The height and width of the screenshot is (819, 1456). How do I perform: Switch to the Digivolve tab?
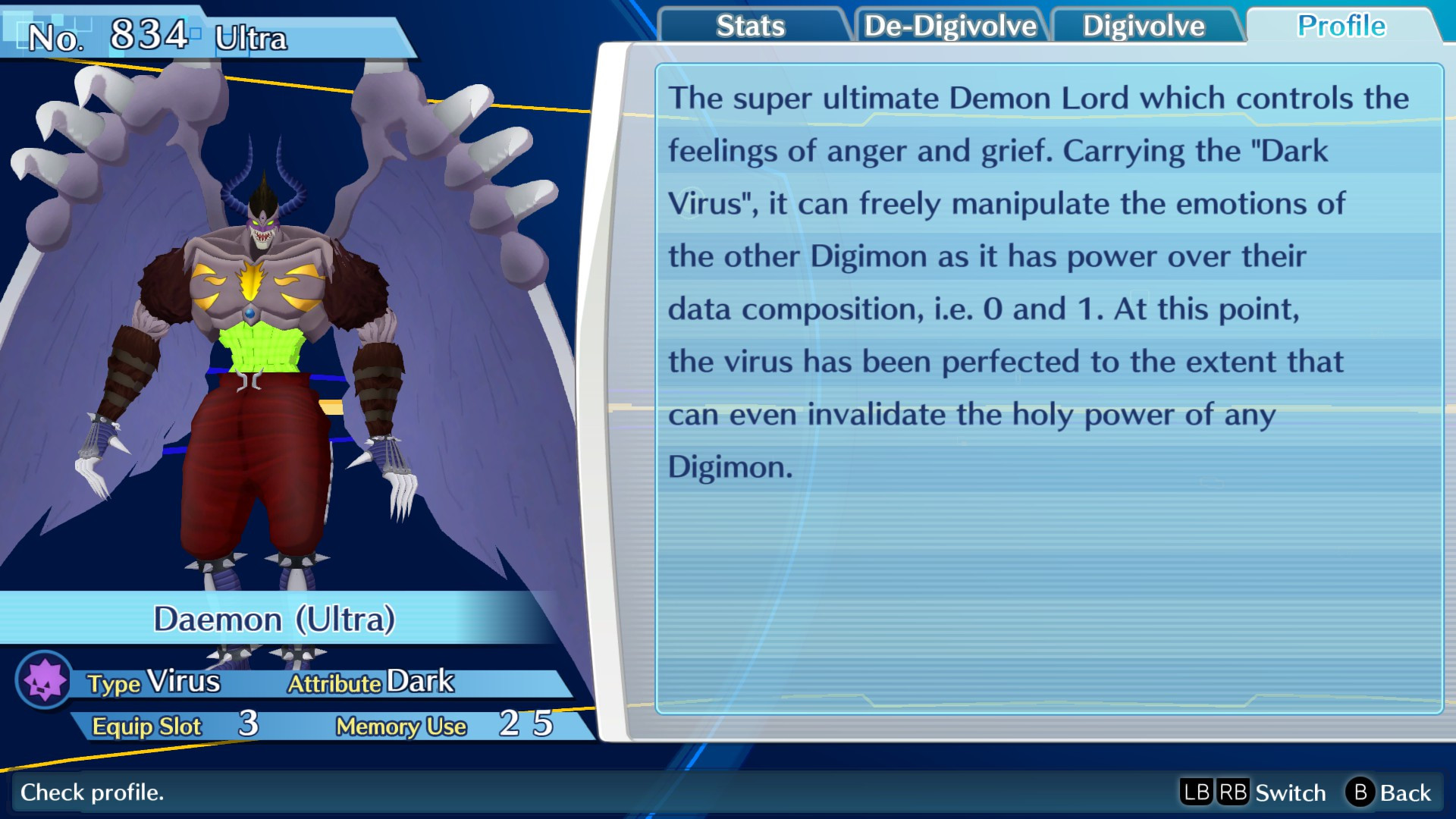point(1144,25)
